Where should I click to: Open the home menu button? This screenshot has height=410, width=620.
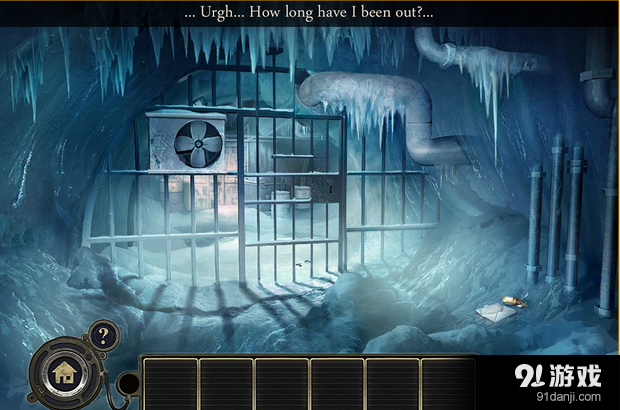pyautogui.click(x=65, y=375)
